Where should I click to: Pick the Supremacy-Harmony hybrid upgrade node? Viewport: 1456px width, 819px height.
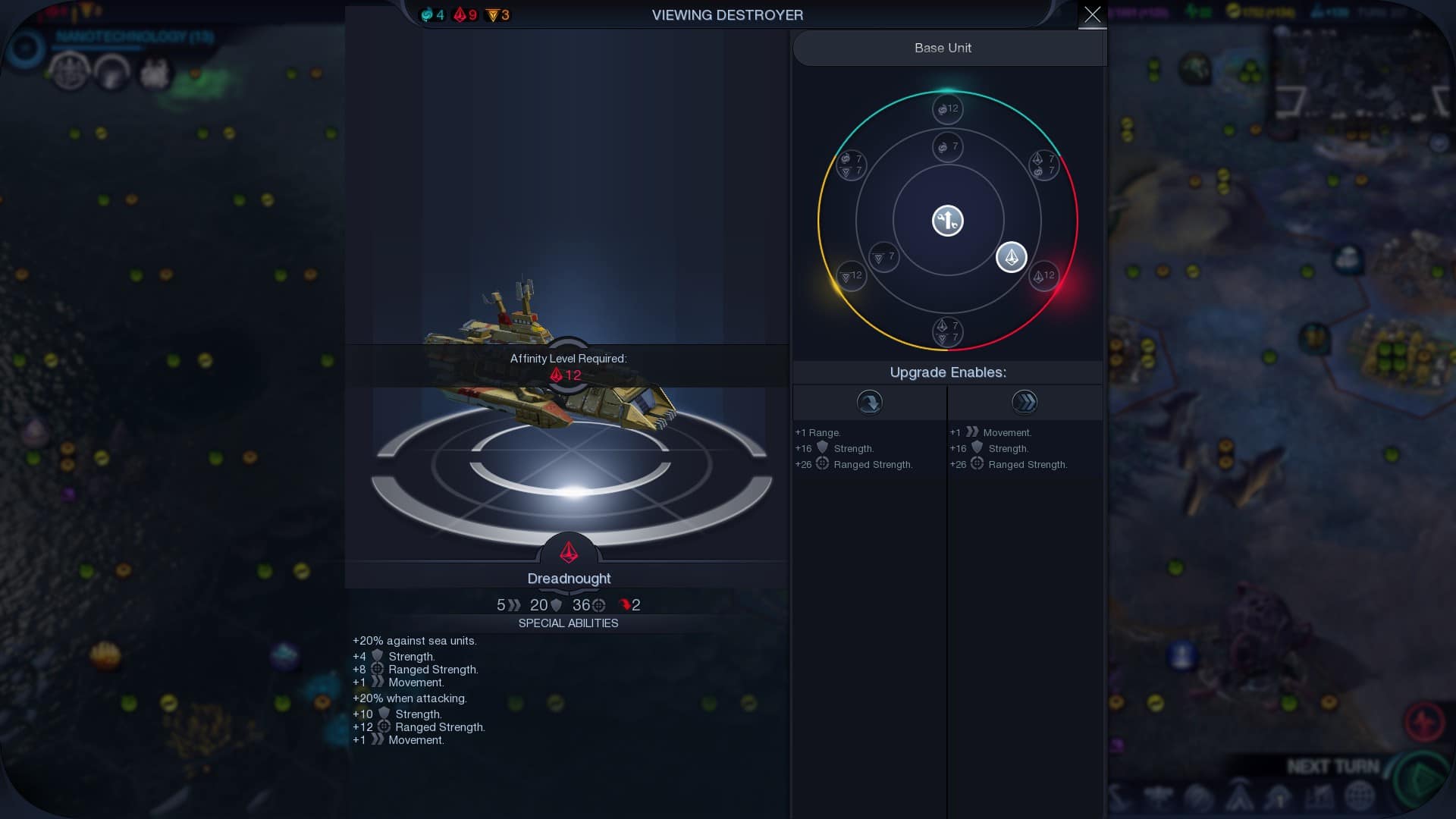[1043, 165]
